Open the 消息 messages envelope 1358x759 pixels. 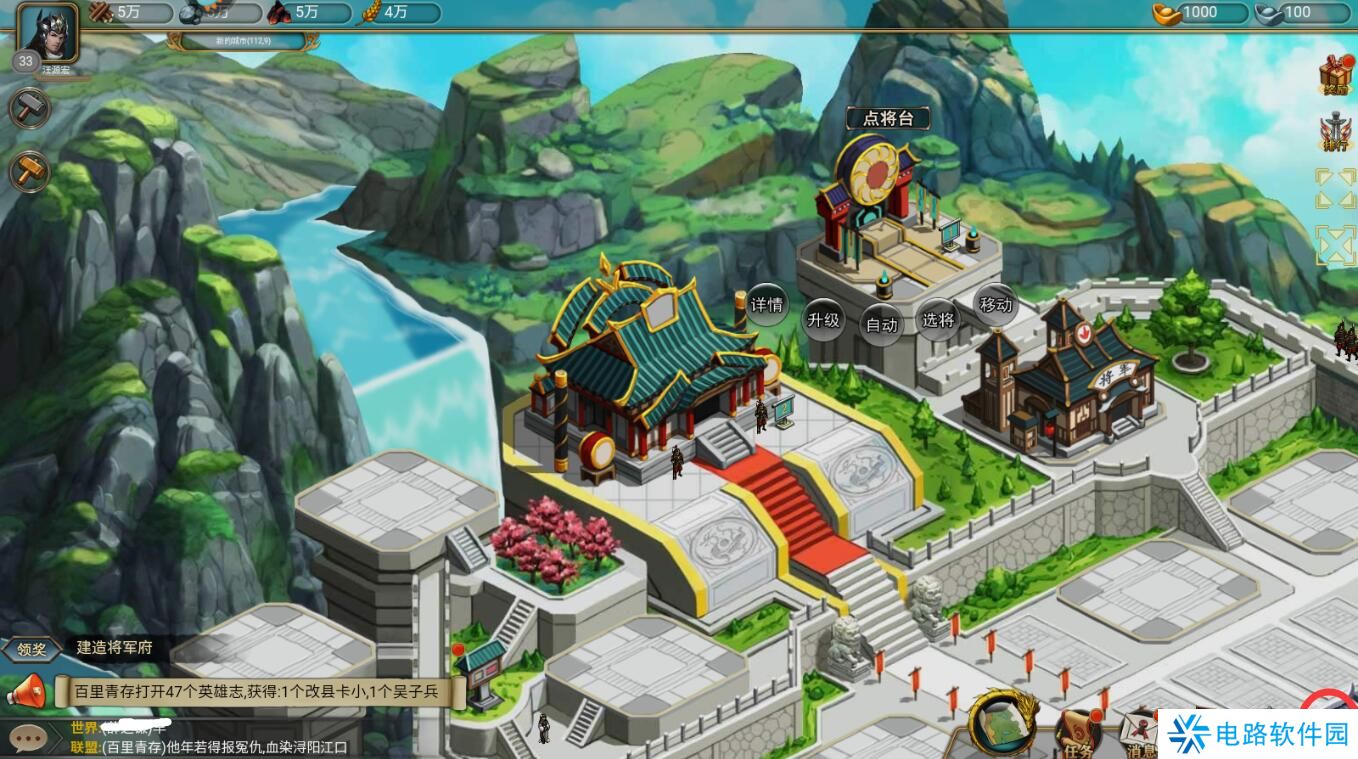point(1138,735)
